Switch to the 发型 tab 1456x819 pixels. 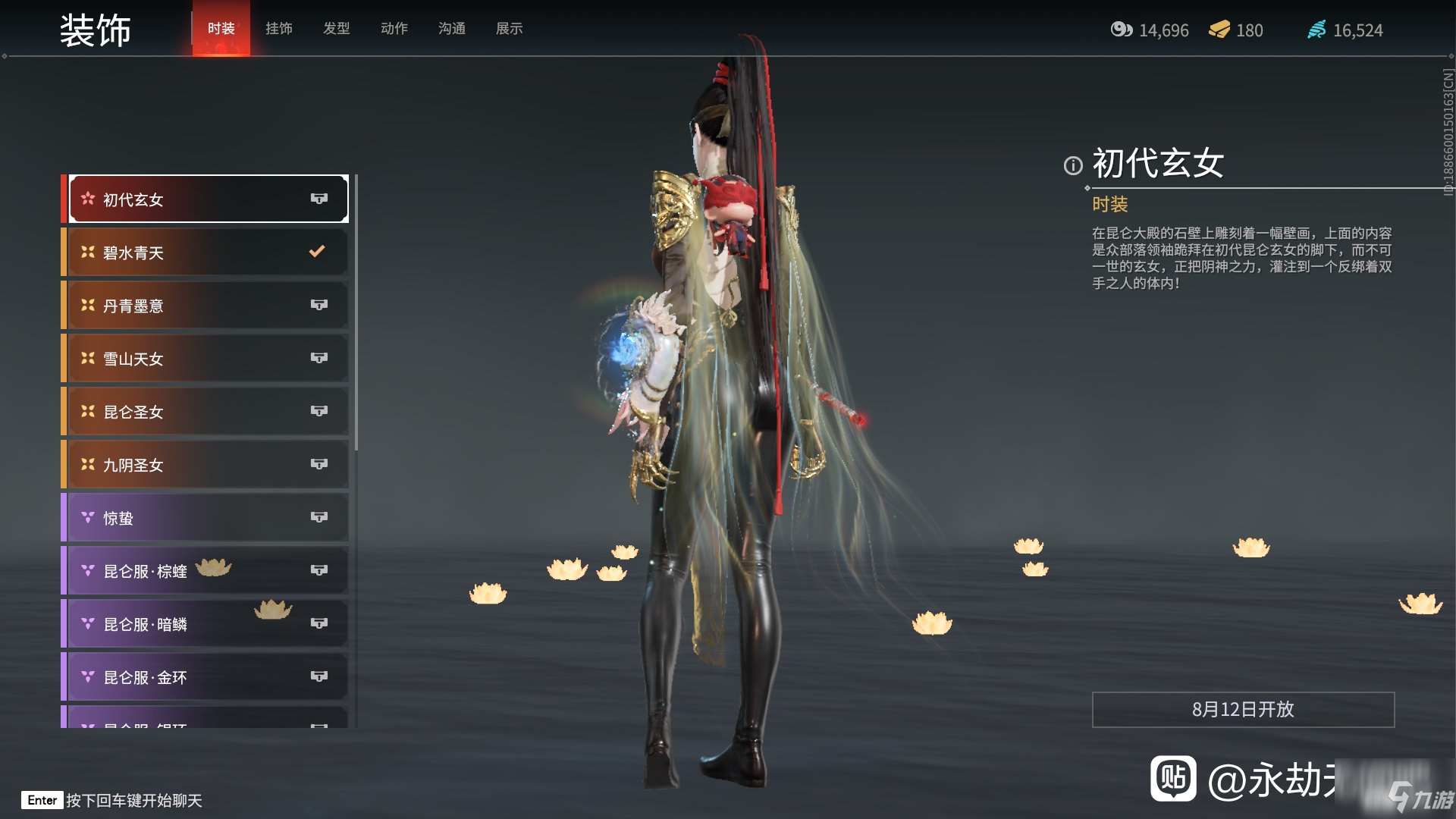tap(336, 29)
